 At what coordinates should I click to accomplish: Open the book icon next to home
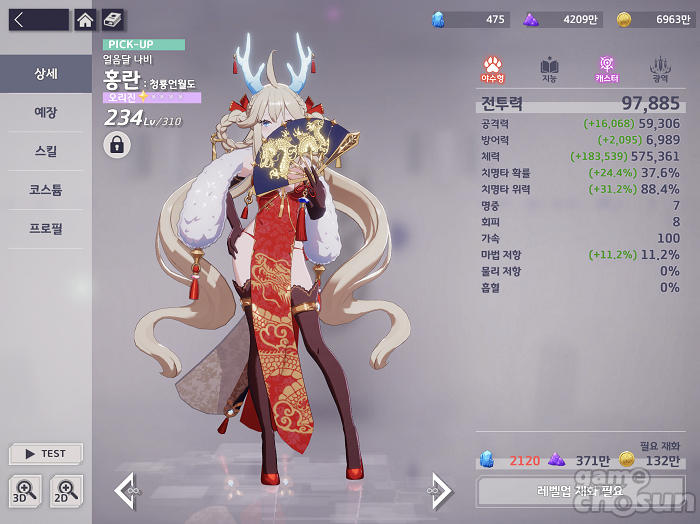[112, 20]
